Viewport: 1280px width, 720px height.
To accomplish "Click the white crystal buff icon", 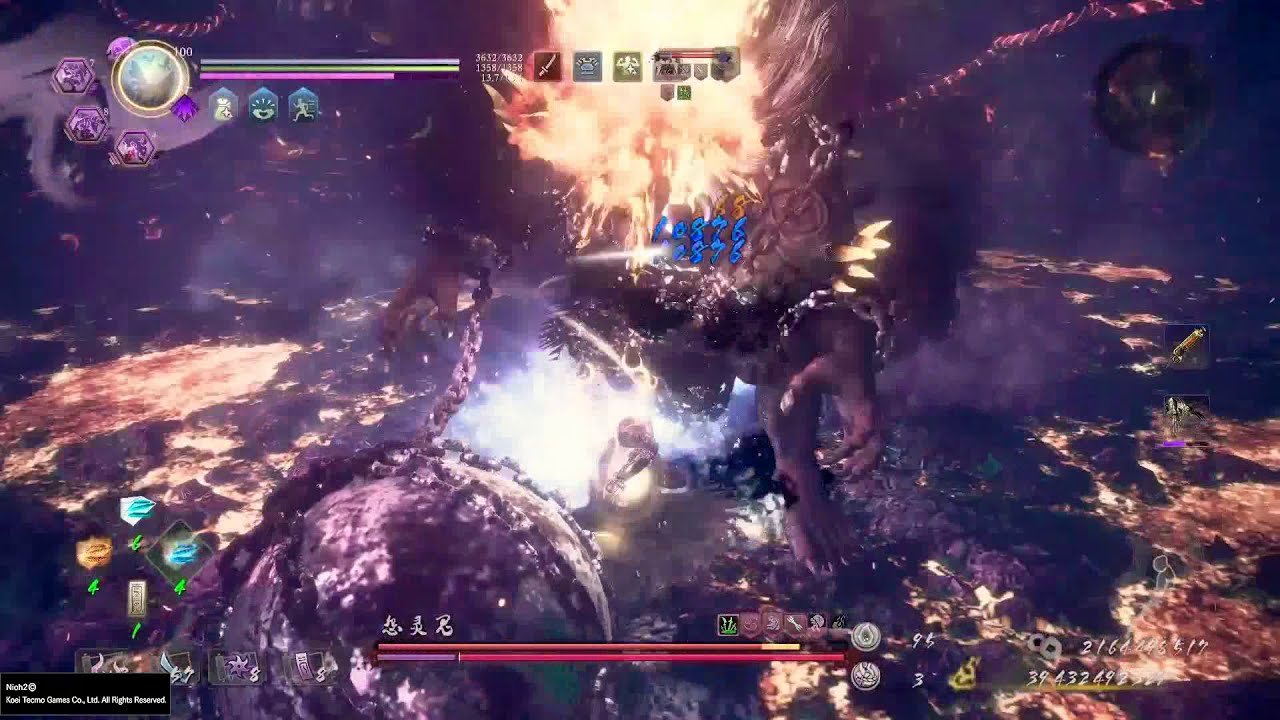I will tap(136, 510).
